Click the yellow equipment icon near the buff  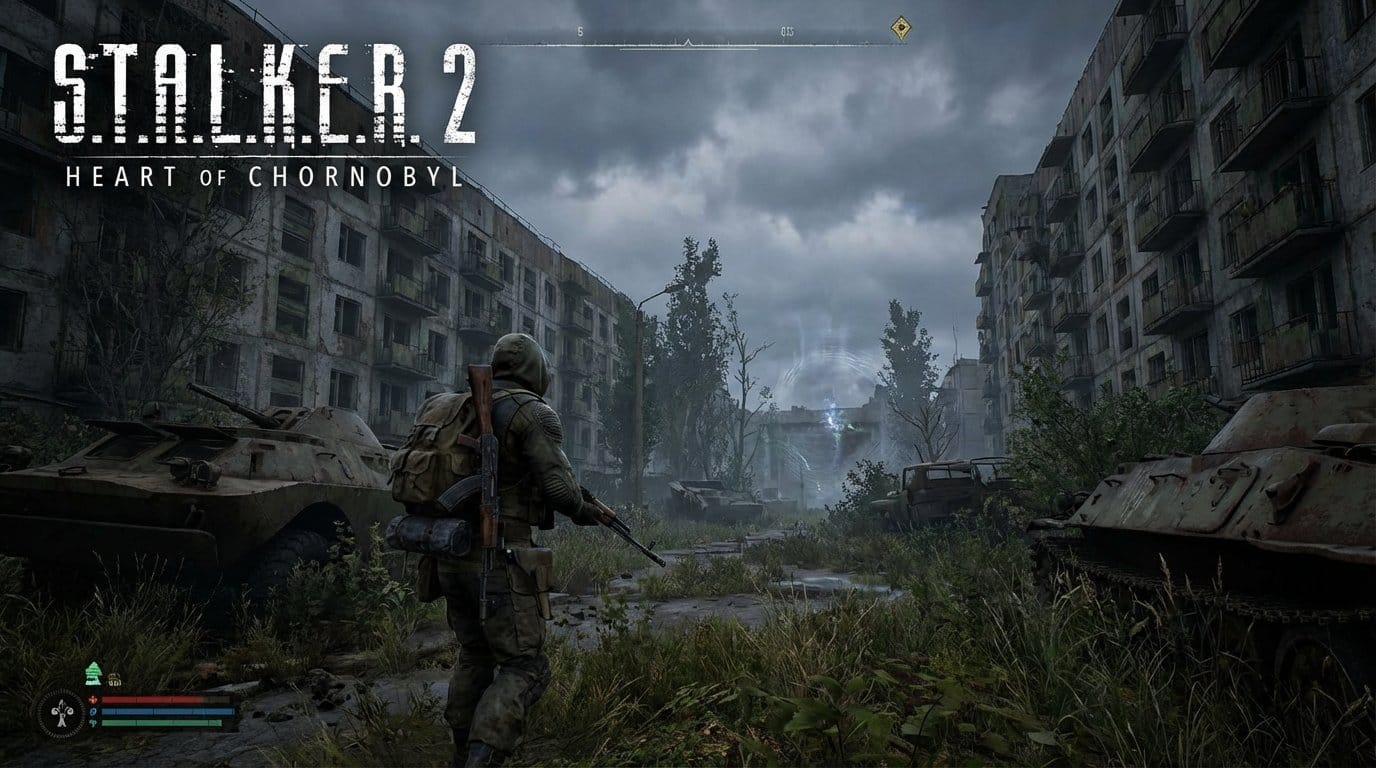[x=114, y=680]
